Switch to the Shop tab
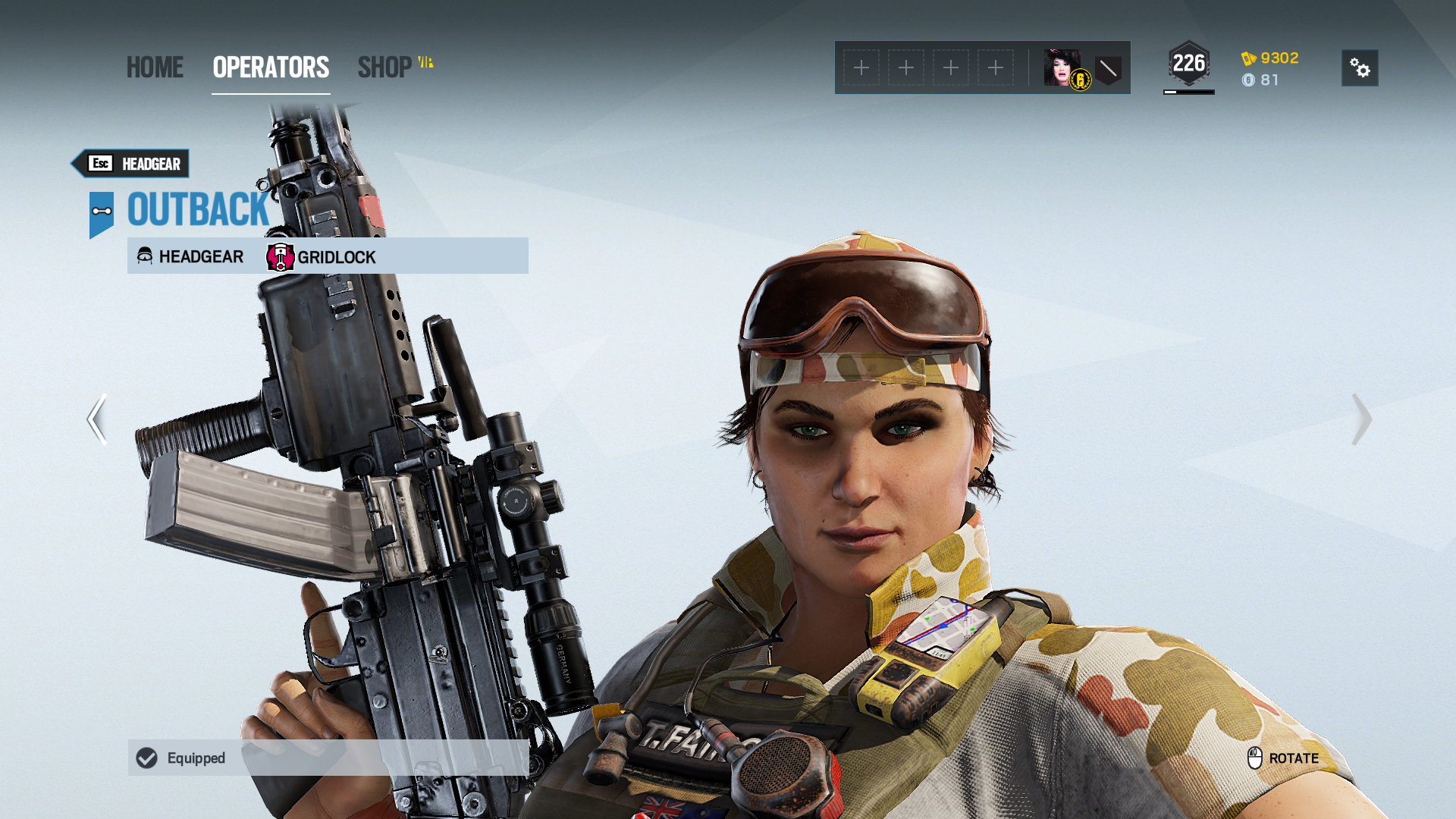Viewport: 1456px width, 819px height. point(385,67)
